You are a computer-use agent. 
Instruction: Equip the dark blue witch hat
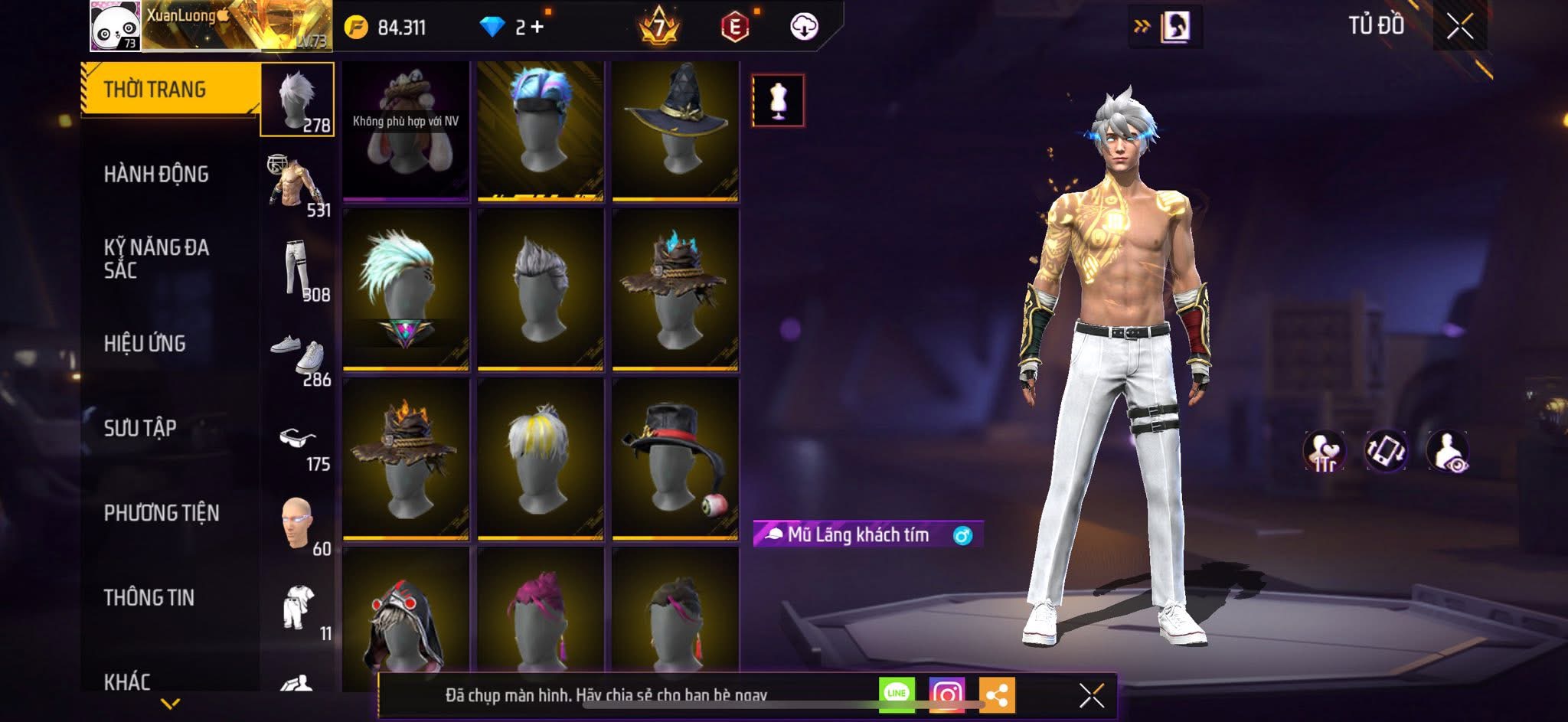tap(675, 130)
